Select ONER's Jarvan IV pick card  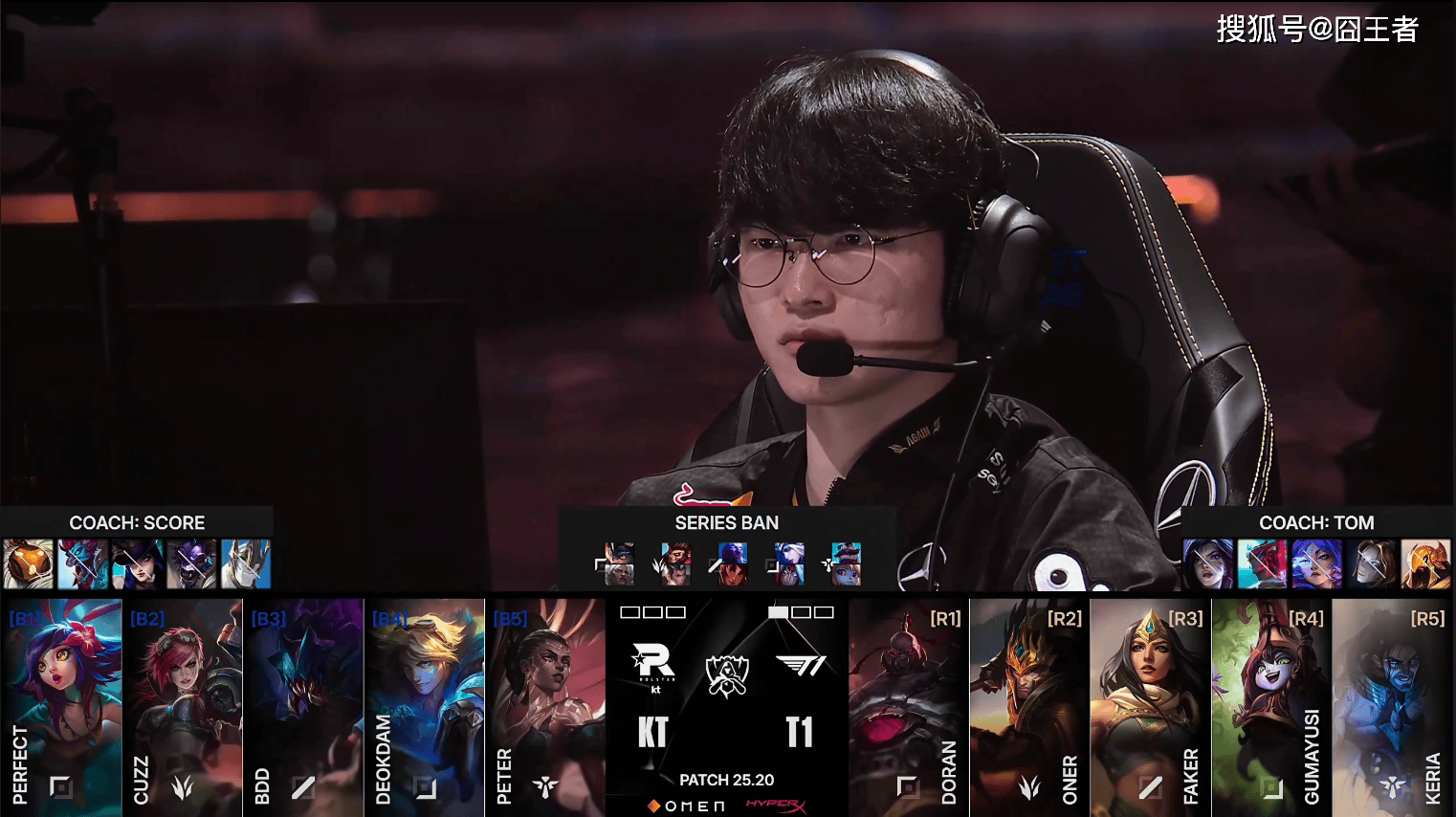click(x=1029, y=706)
